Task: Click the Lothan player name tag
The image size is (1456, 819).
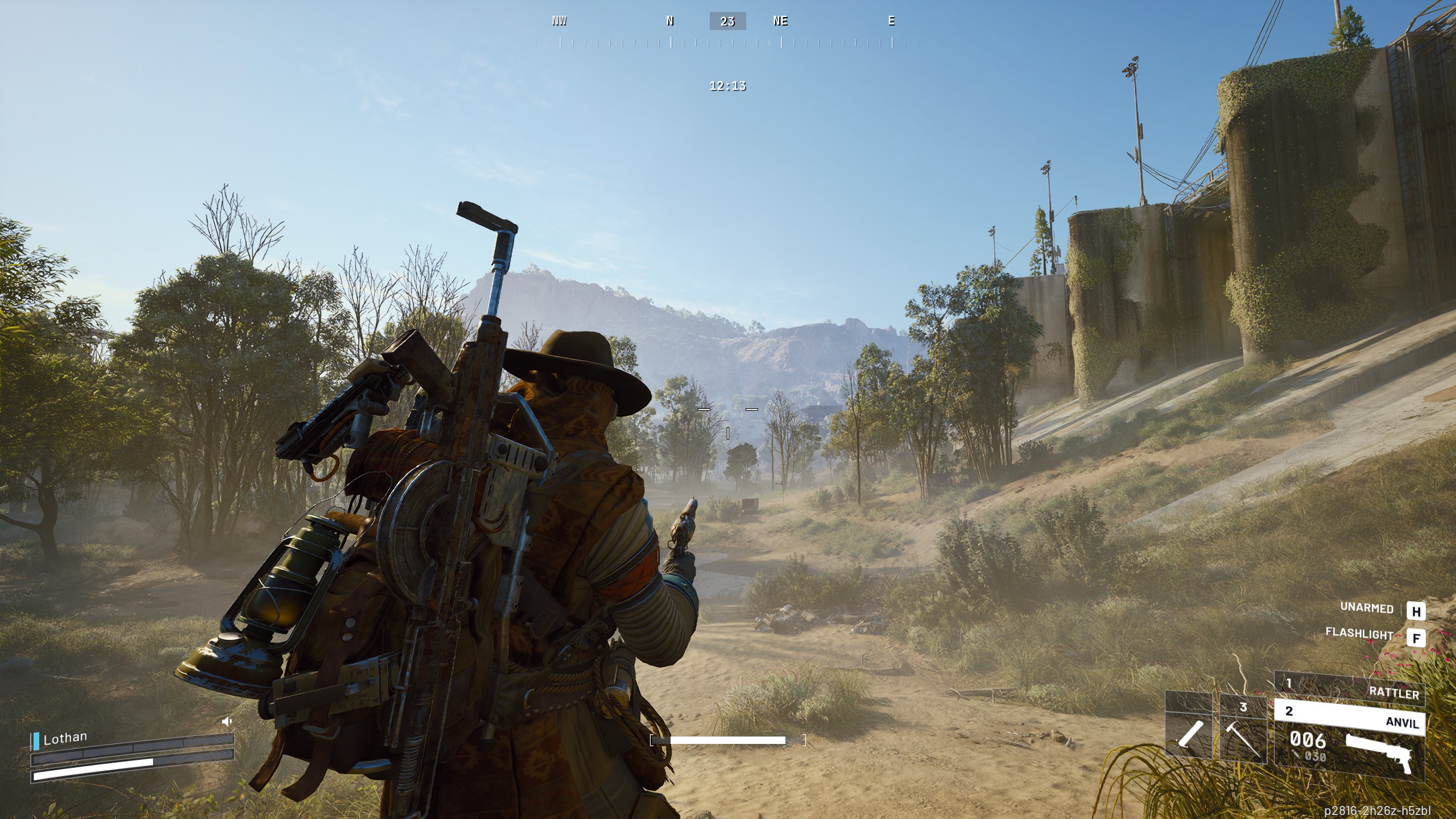Action: (x=65, y=738)
